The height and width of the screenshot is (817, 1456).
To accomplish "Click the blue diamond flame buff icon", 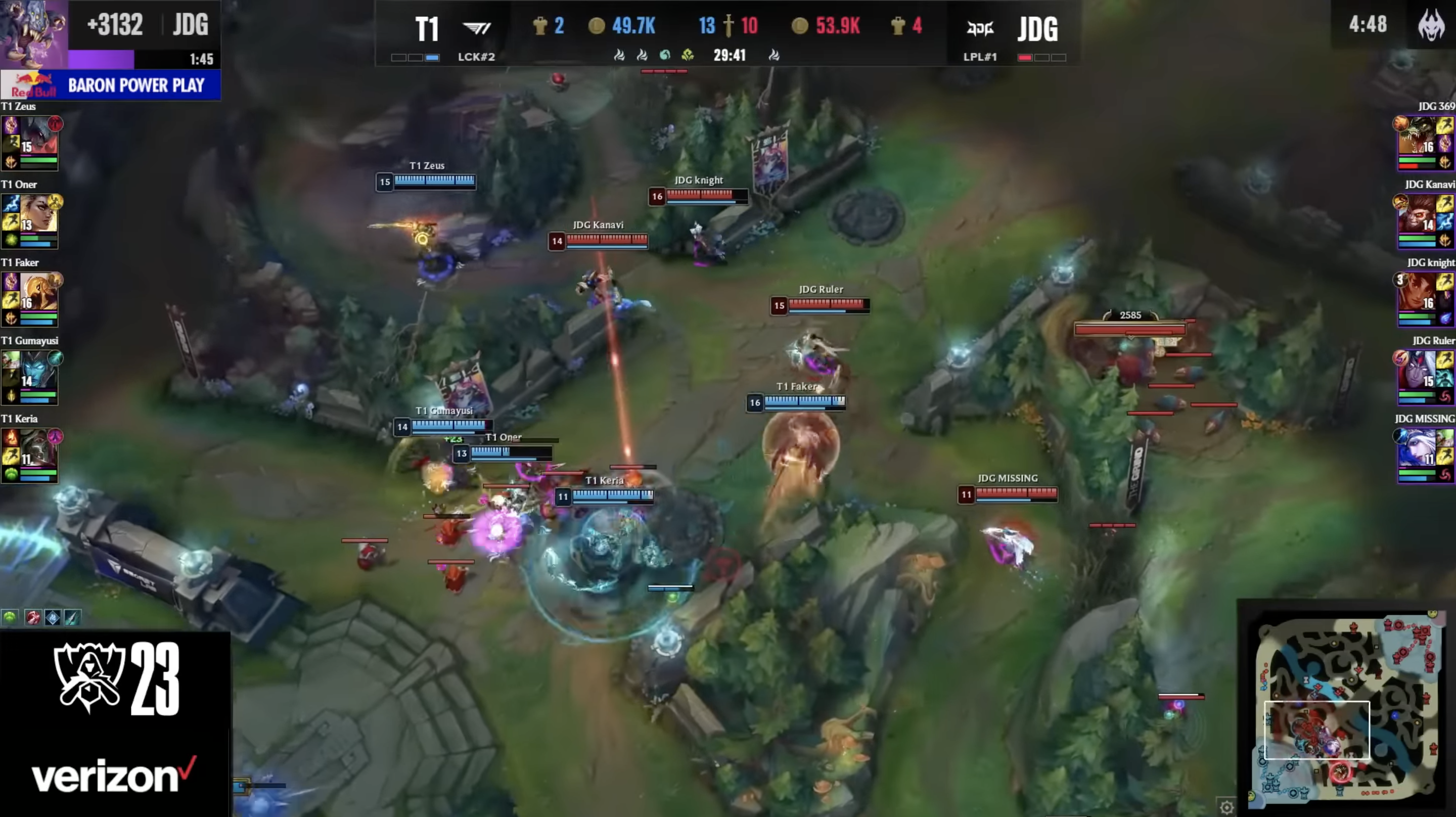I will tap(53, 617).
